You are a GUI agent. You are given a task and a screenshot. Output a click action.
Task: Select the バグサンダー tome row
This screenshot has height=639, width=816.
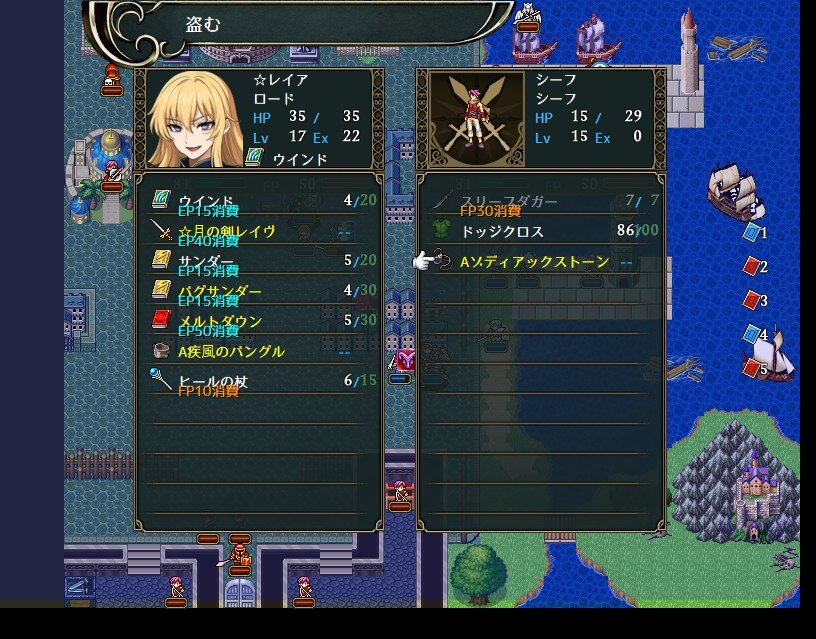click(x=258, y=291)
